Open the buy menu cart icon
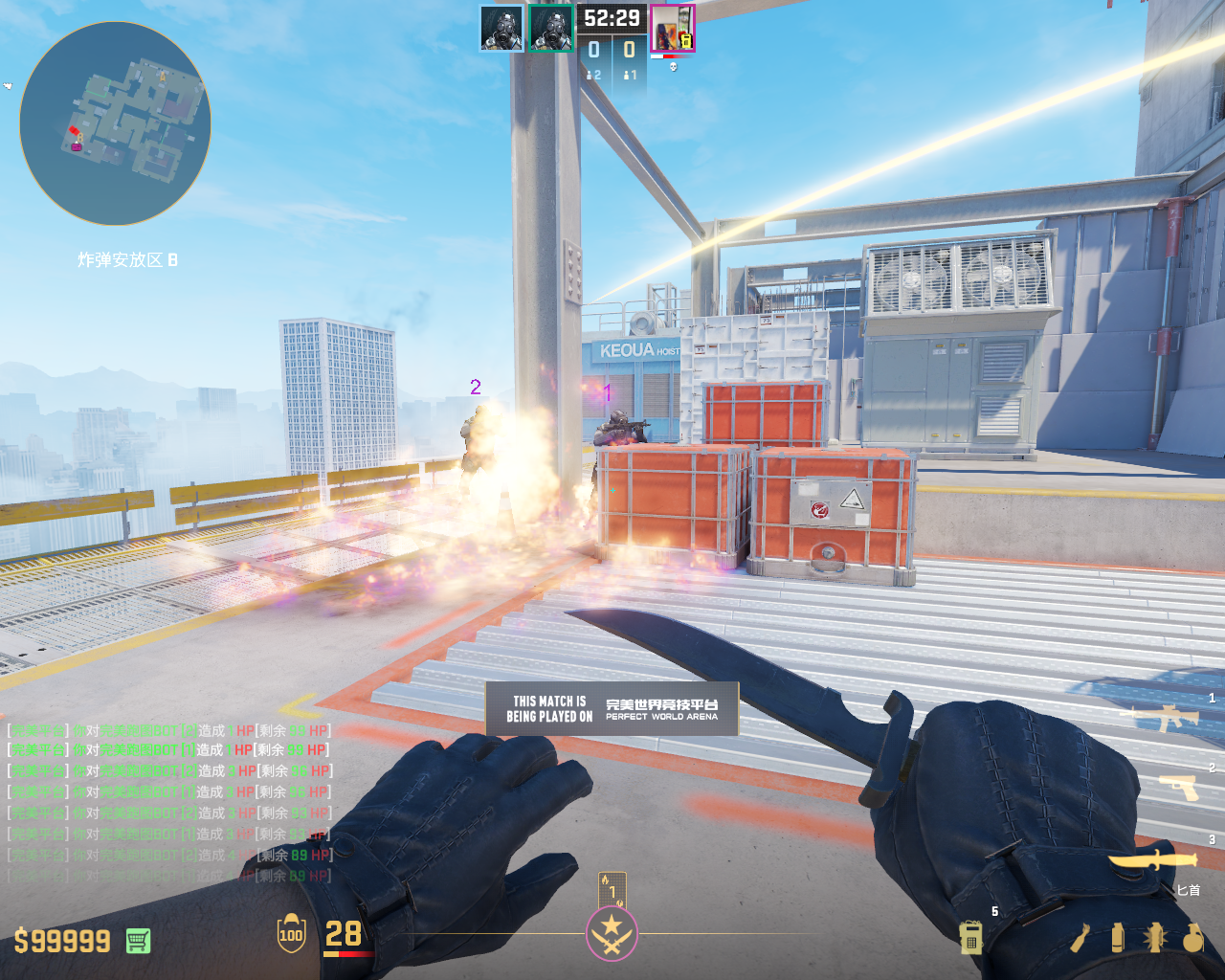 (138, 941)
